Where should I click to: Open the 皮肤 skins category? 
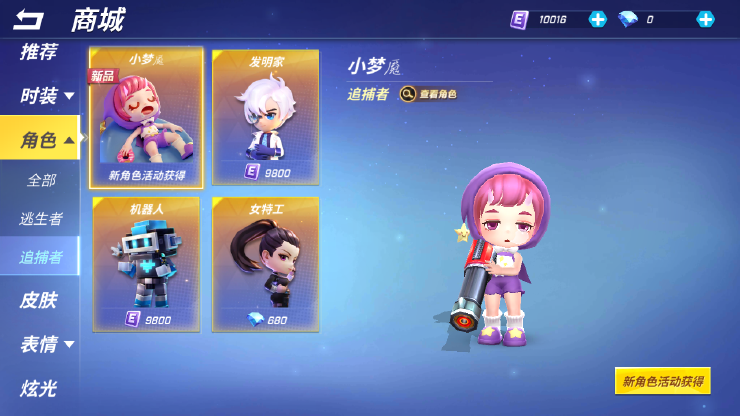tap(39, 300)
